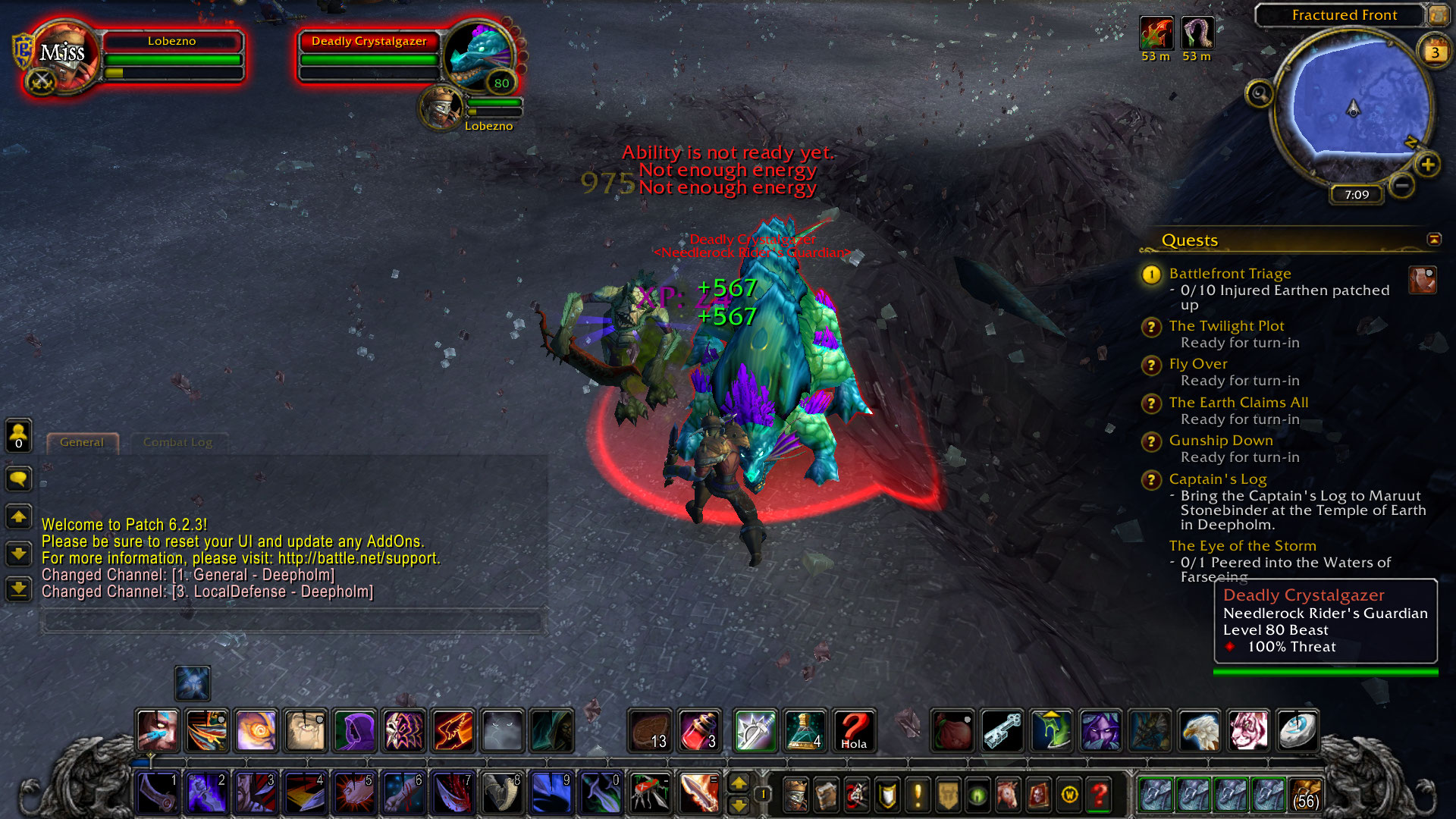This screenshot has height=819, width=1456.
Task: Use the Hola macro with the red question mark
Action: tap(854, 731)
